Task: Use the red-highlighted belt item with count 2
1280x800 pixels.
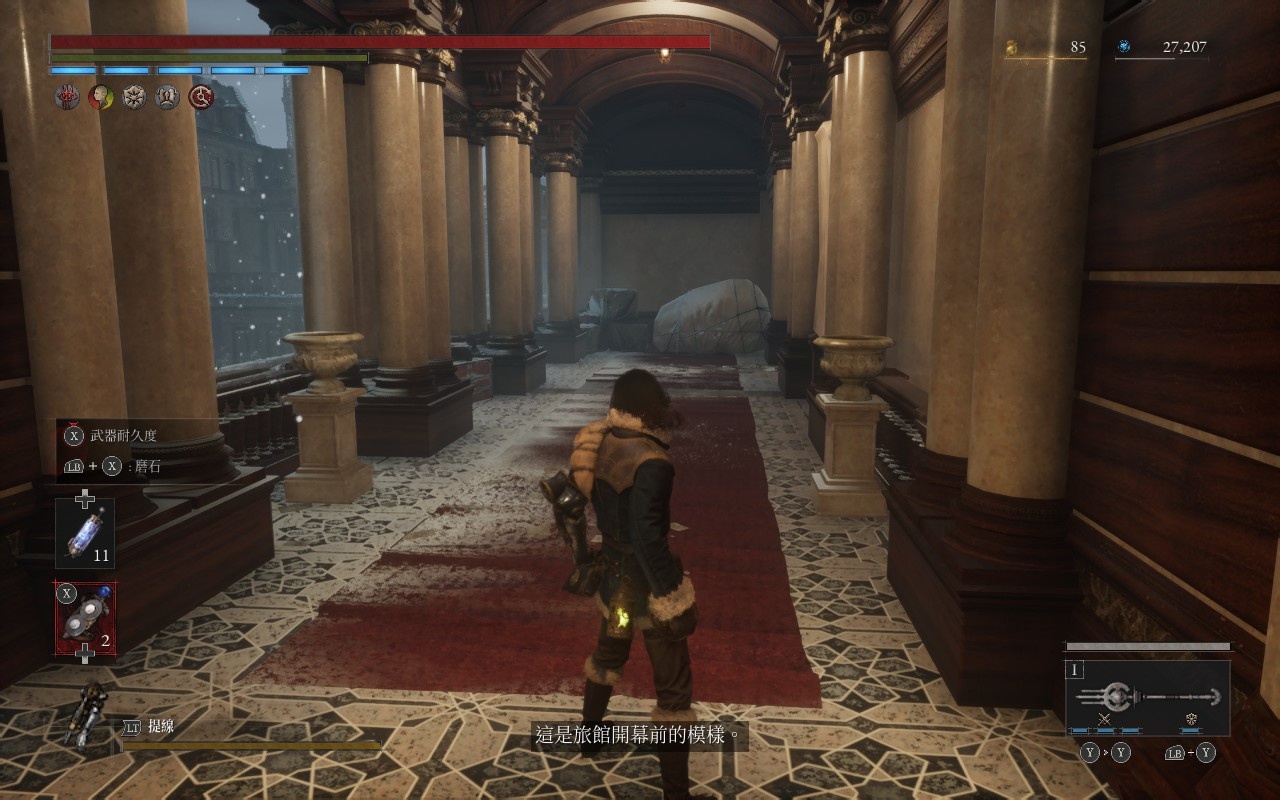Action: [85, 617]
